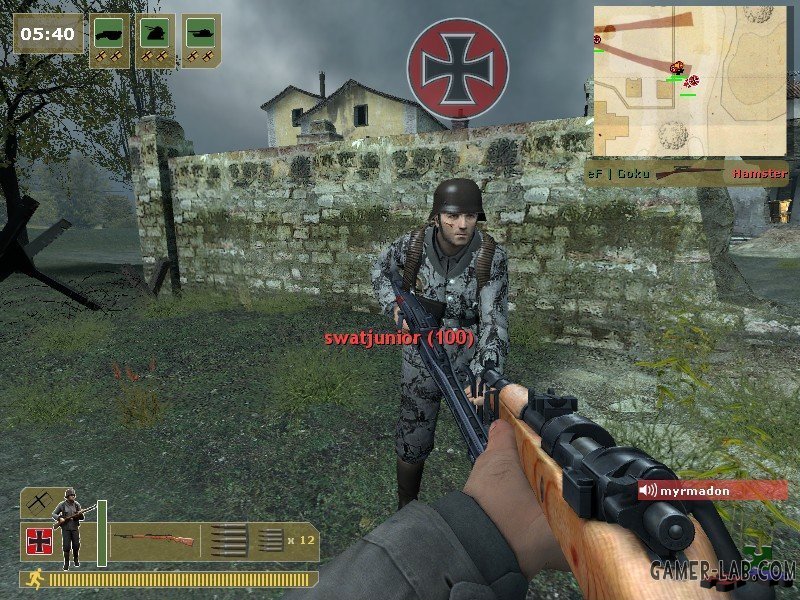The image size is (800, 600).
Task: Click the small red iron cross team badge
Action: pyautogui.click(x=40, y=541)
